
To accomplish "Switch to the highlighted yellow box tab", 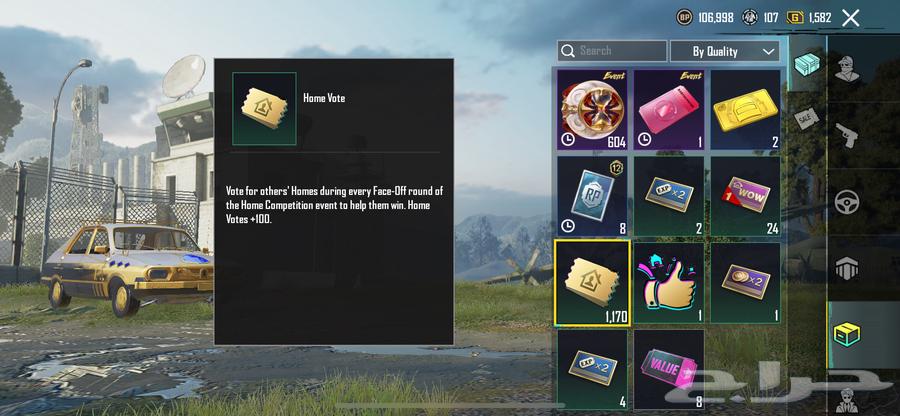I will [849, 336].
